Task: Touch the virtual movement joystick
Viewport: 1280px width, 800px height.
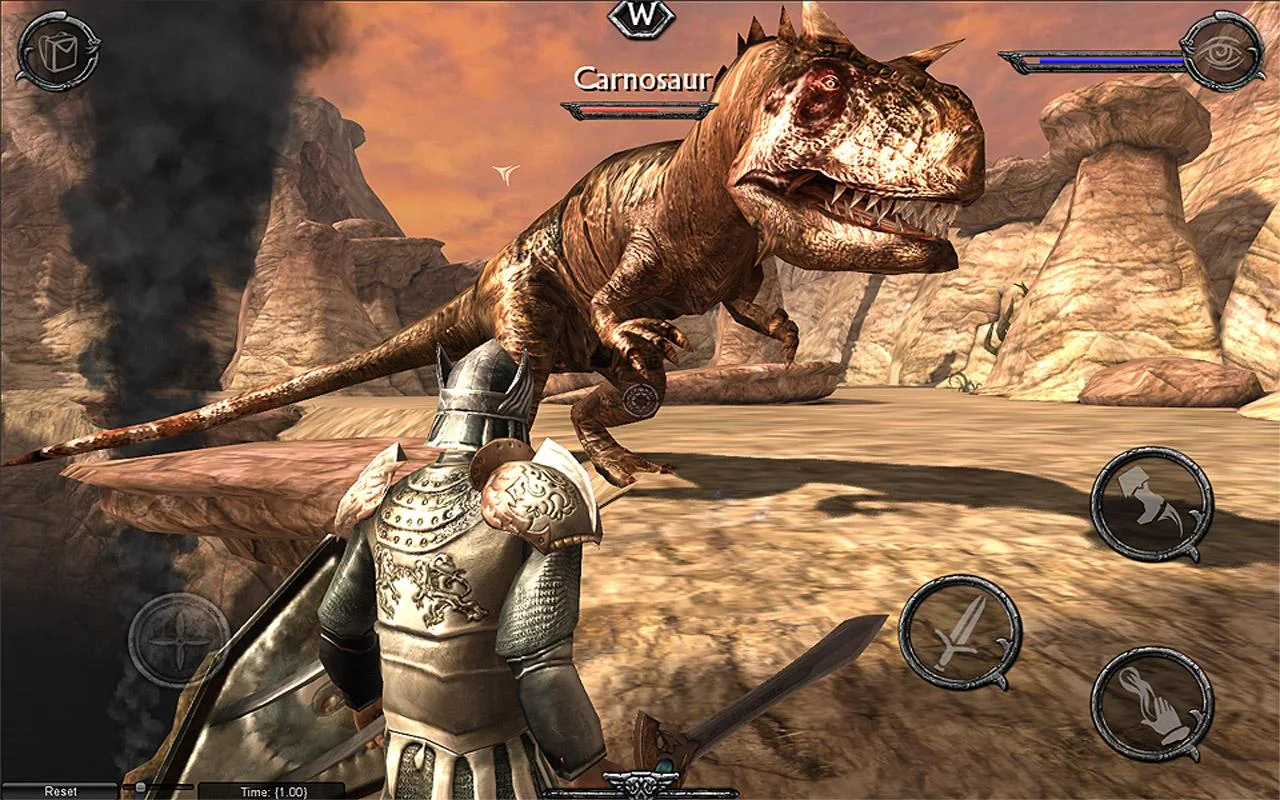Action: point(178,640)
